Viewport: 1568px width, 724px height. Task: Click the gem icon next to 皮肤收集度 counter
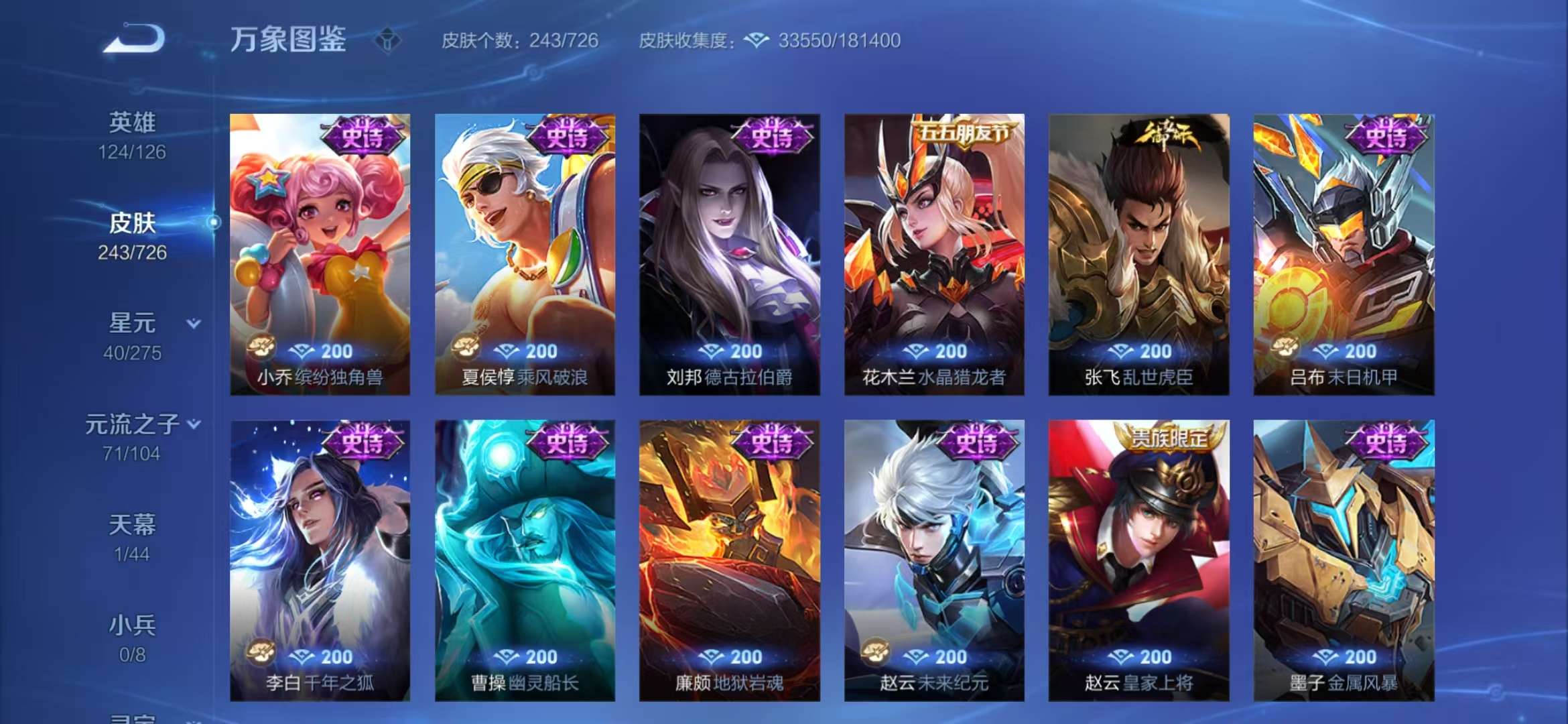tap(756, 40)
